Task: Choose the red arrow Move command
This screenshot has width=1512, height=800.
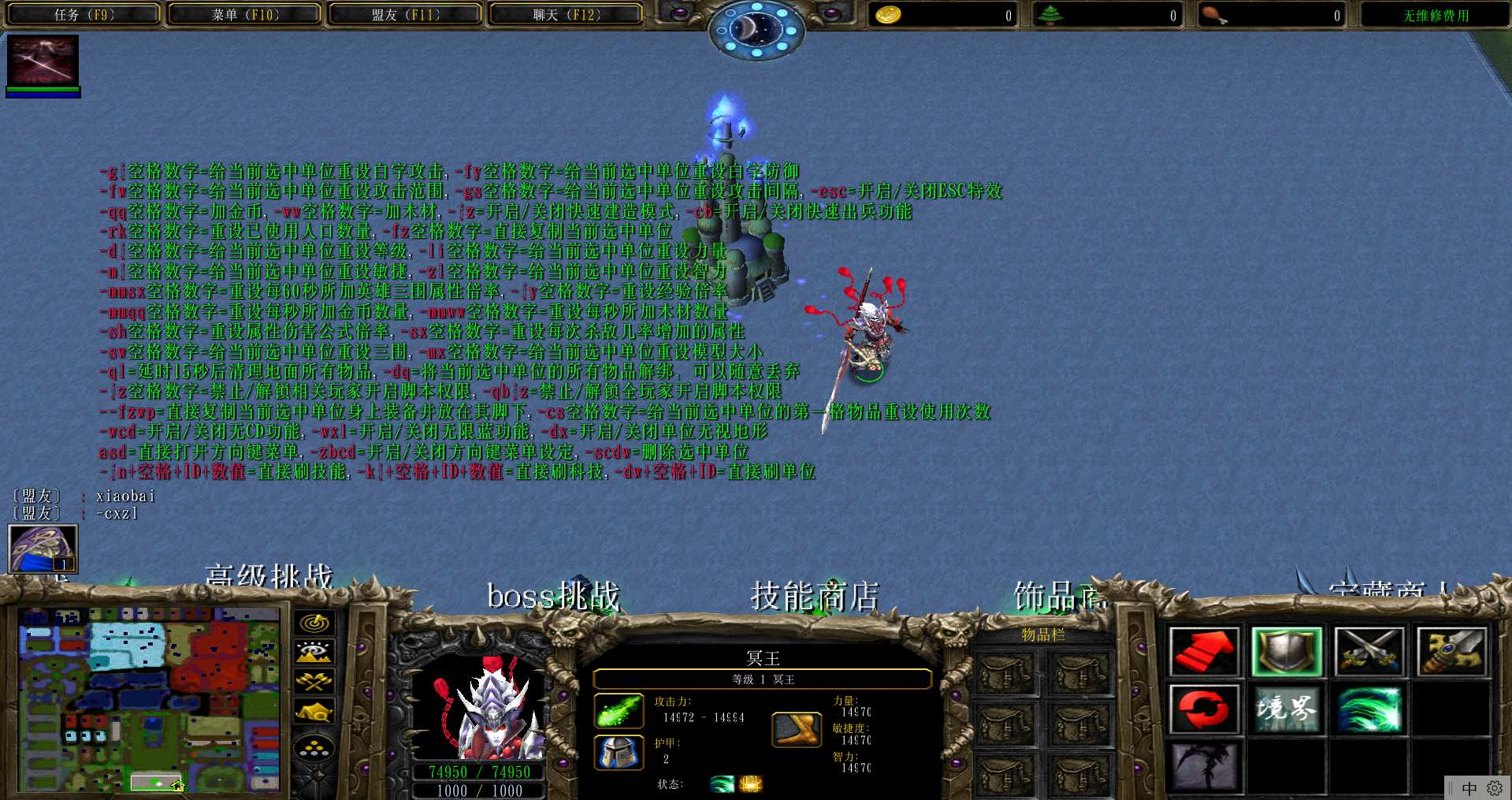Action: click(x=1204, y=652)
